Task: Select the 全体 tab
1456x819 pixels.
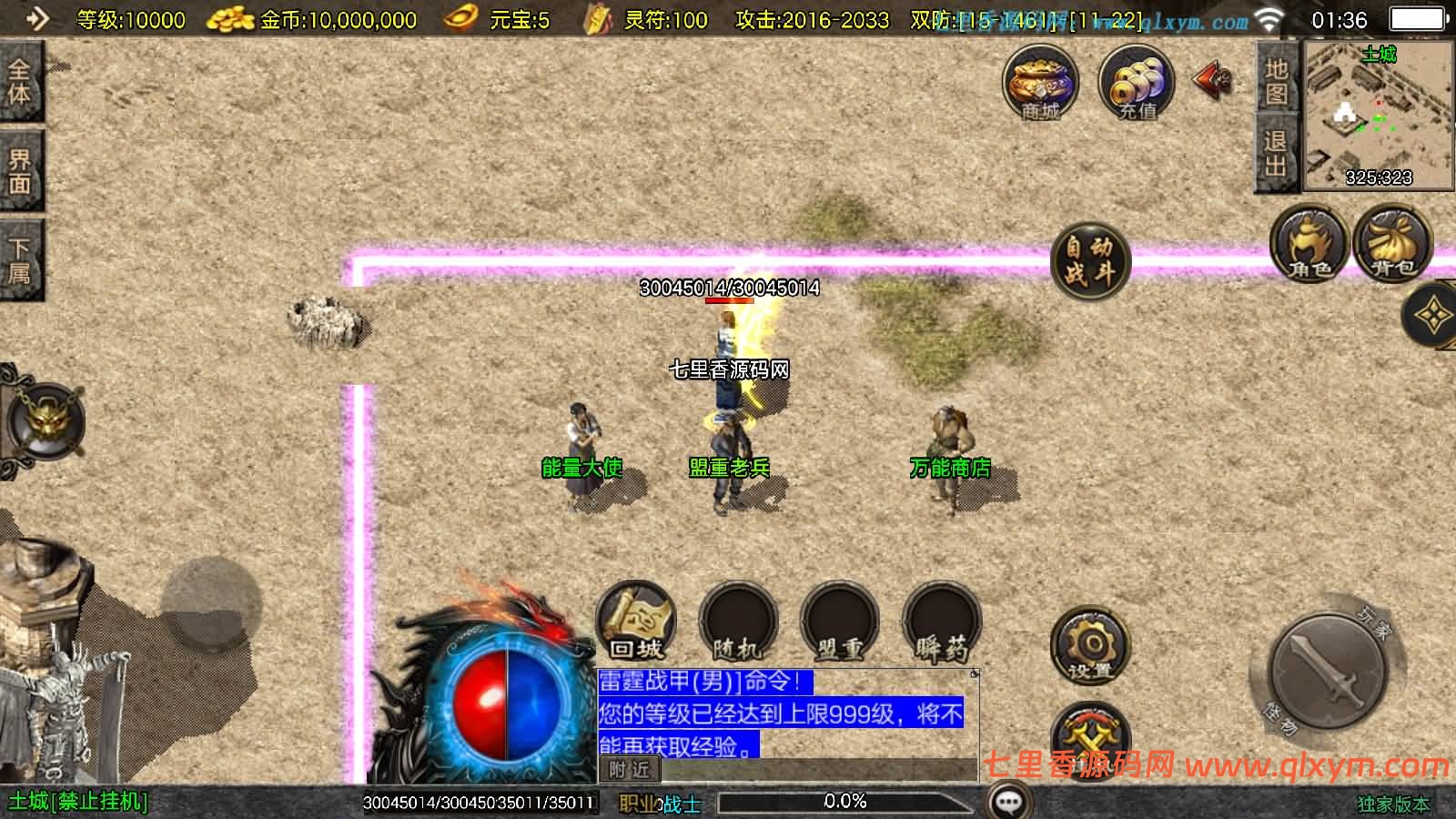Action: (19, 80)
